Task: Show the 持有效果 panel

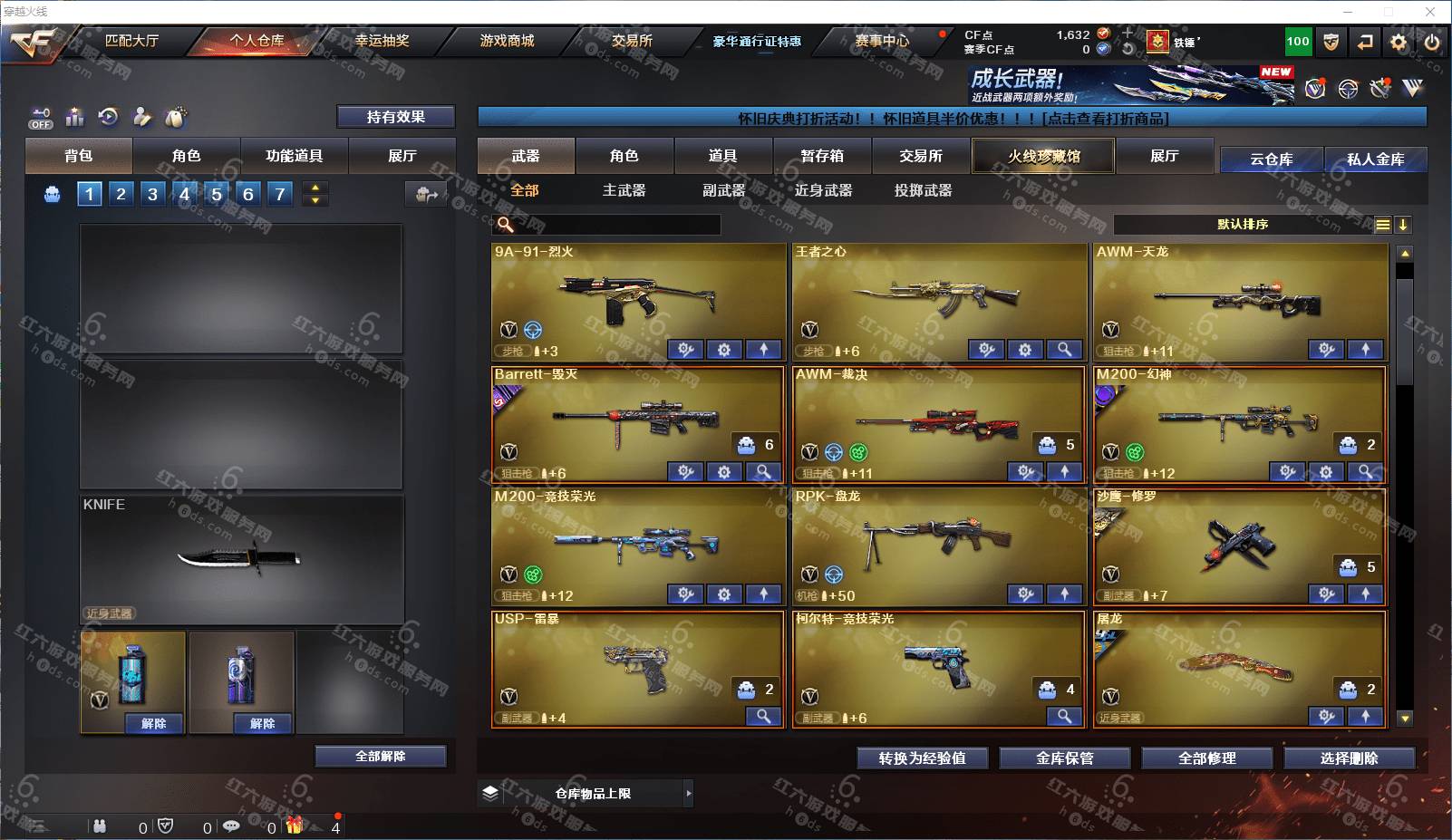Action: [395, 117]
